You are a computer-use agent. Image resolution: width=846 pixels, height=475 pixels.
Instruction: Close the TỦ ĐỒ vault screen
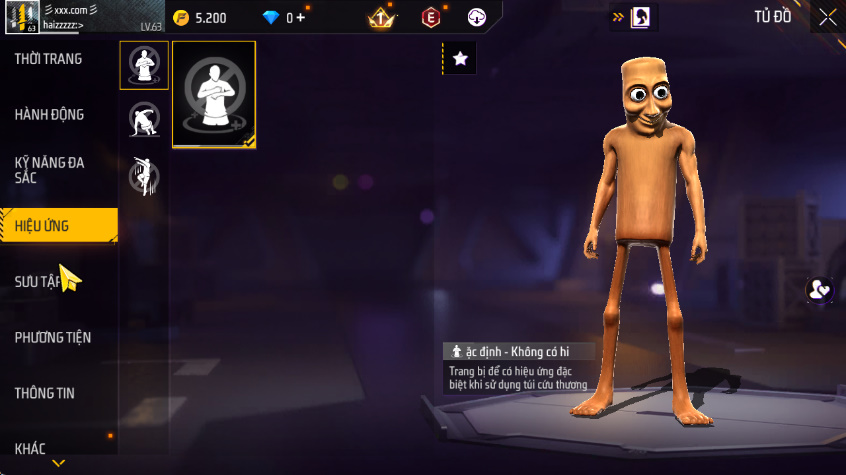[827, 17]
